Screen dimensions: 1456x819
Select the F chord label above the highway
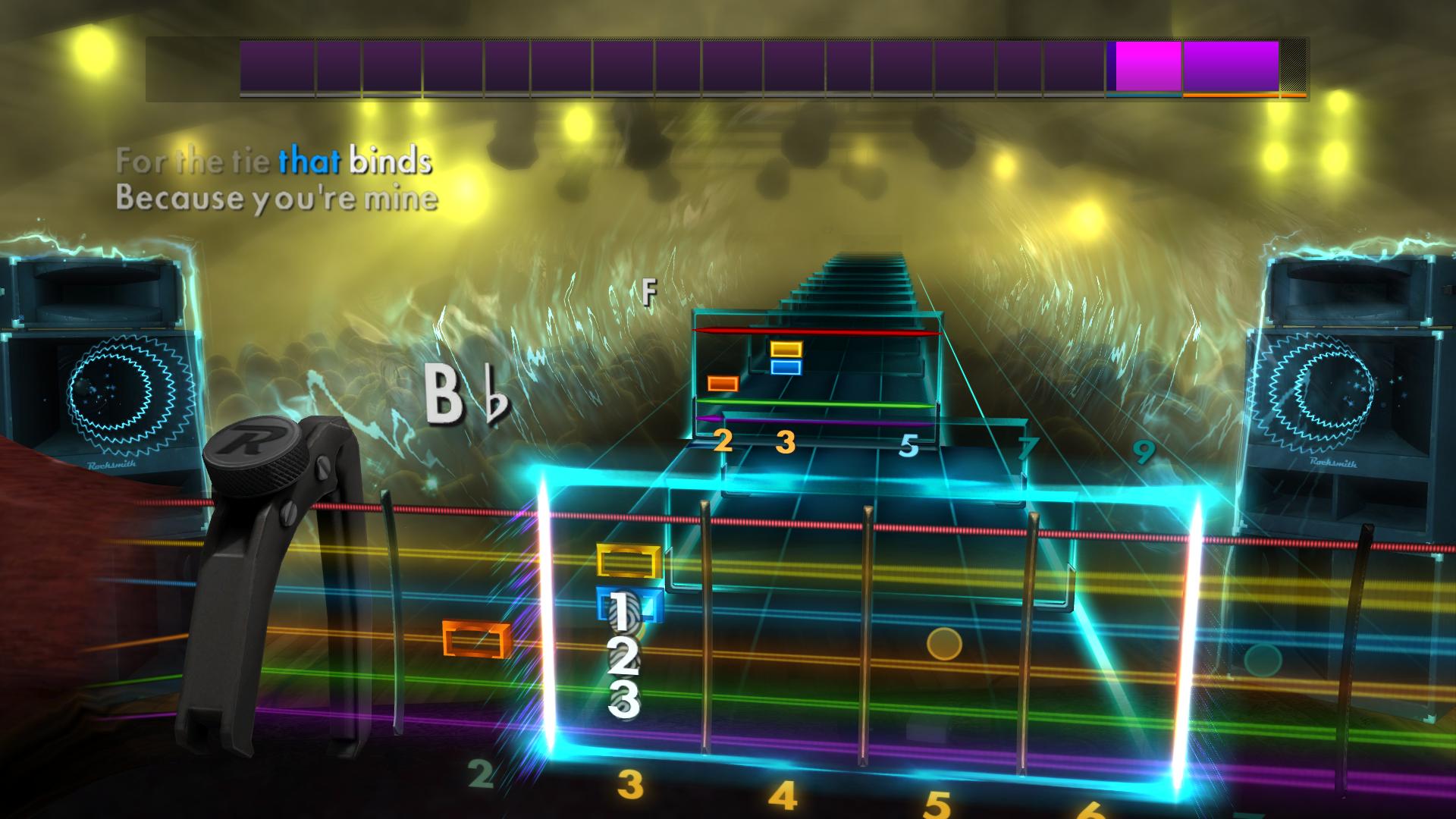[648, 291]
